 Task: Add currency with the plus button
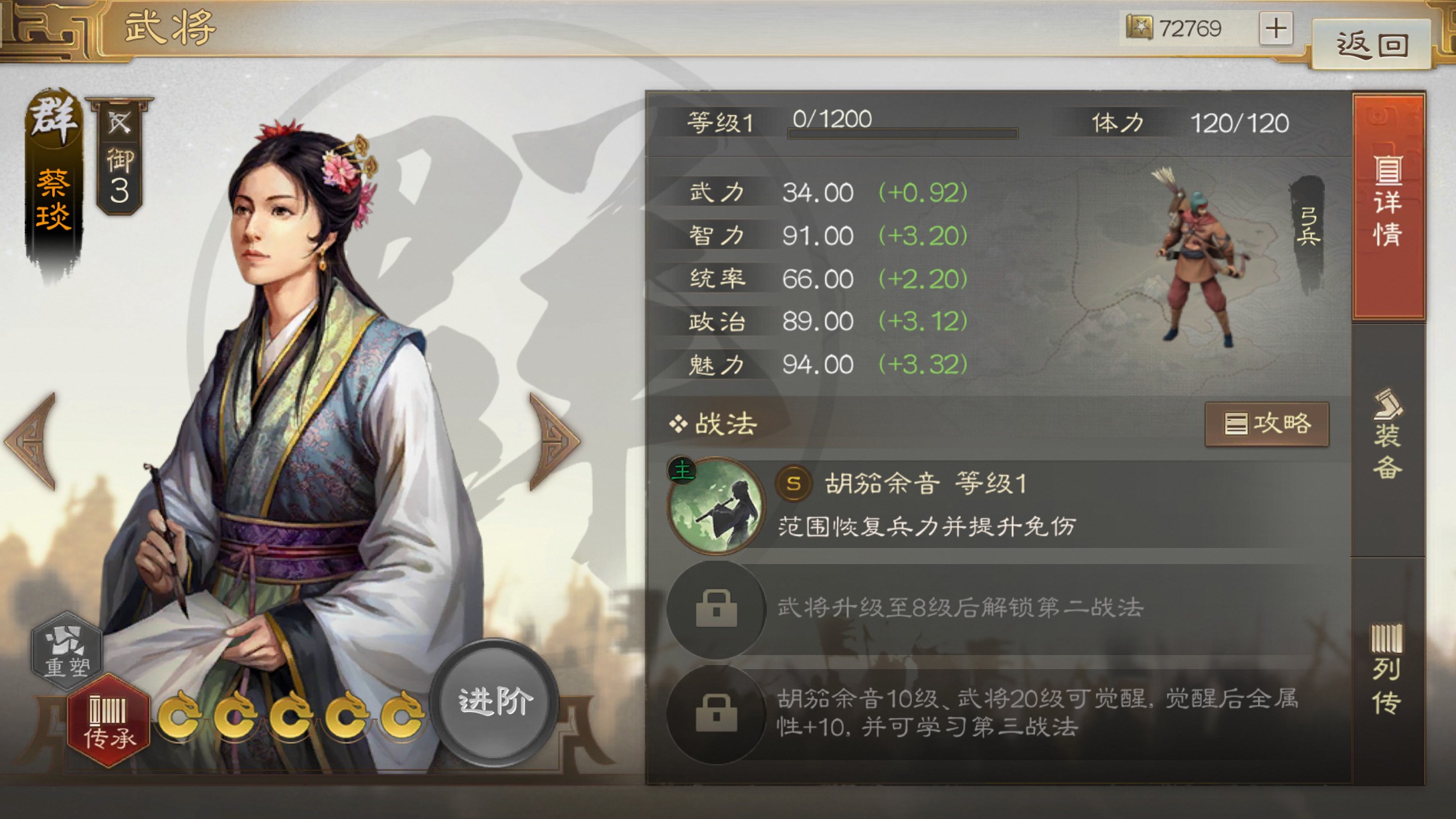coord(1275,28)
